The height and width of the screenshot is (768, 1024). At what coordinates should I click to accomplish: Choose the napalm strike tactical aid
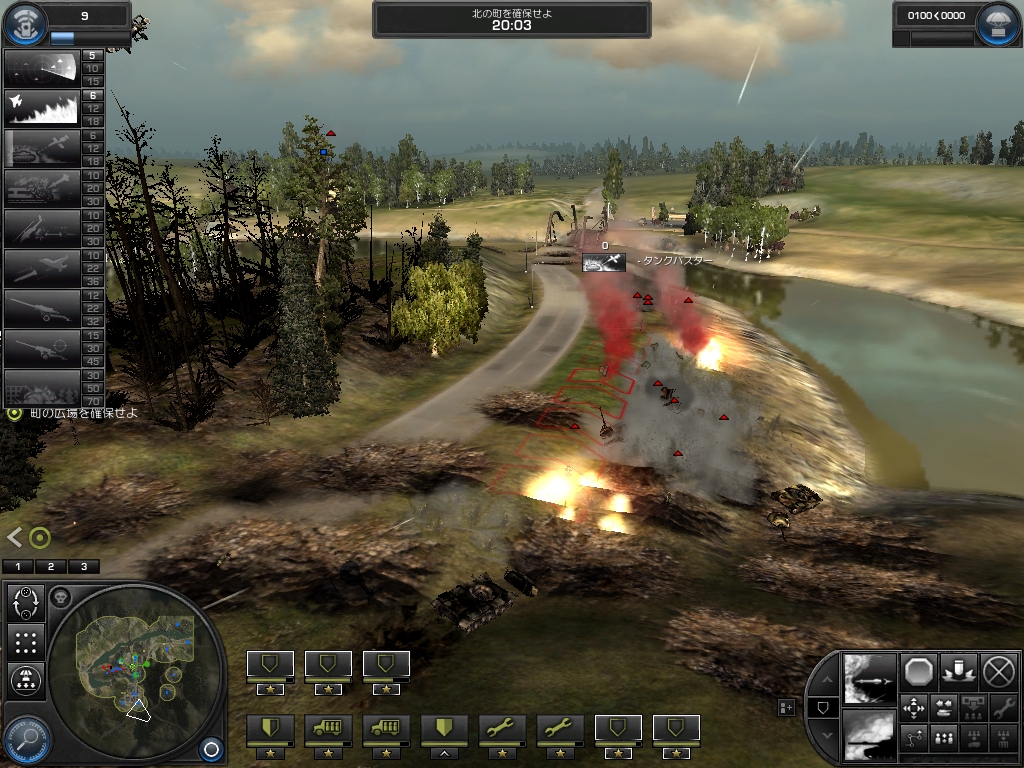coord(42,109)
